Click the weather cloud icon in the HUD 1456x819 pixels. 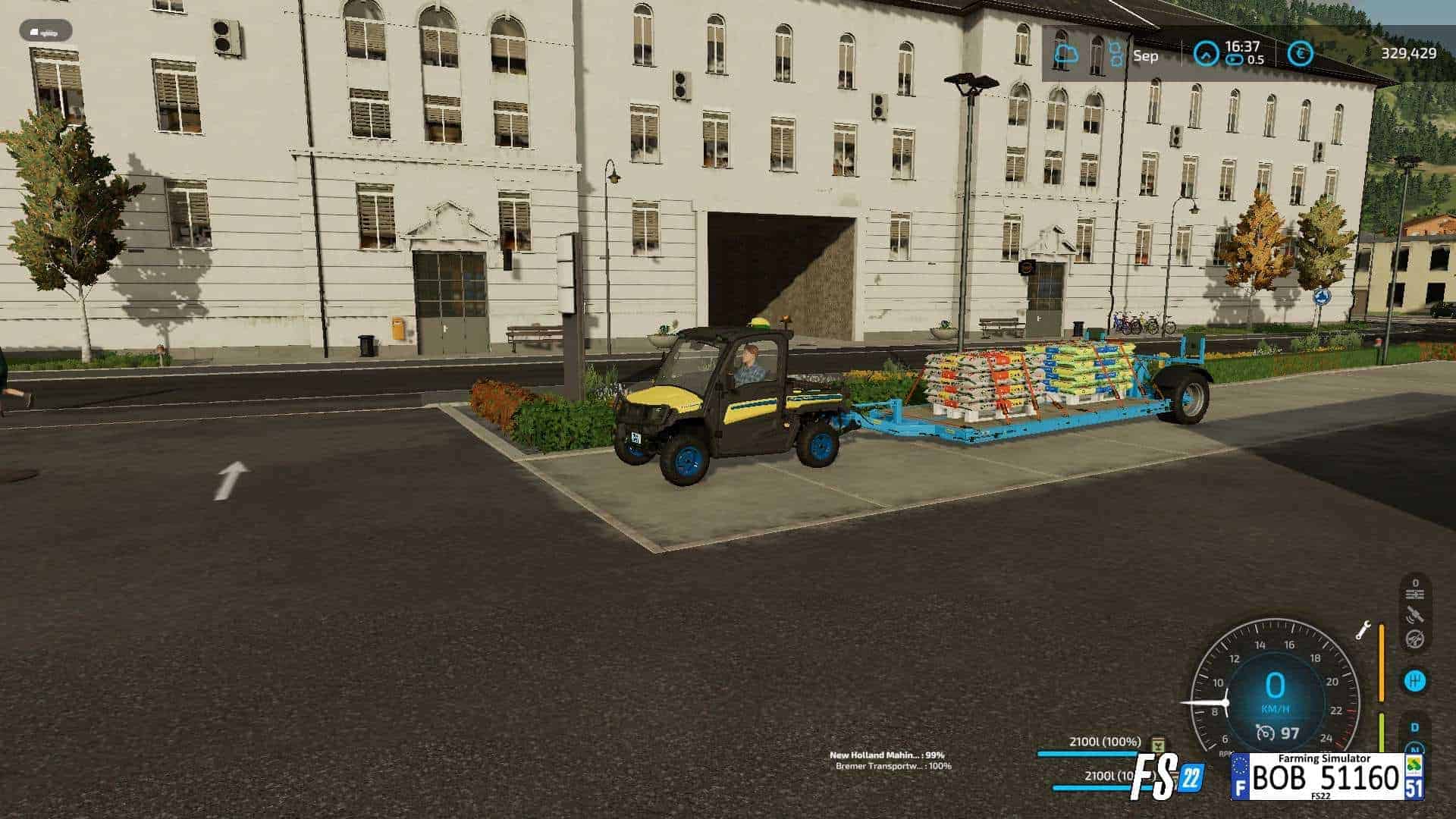point(1065,52)
